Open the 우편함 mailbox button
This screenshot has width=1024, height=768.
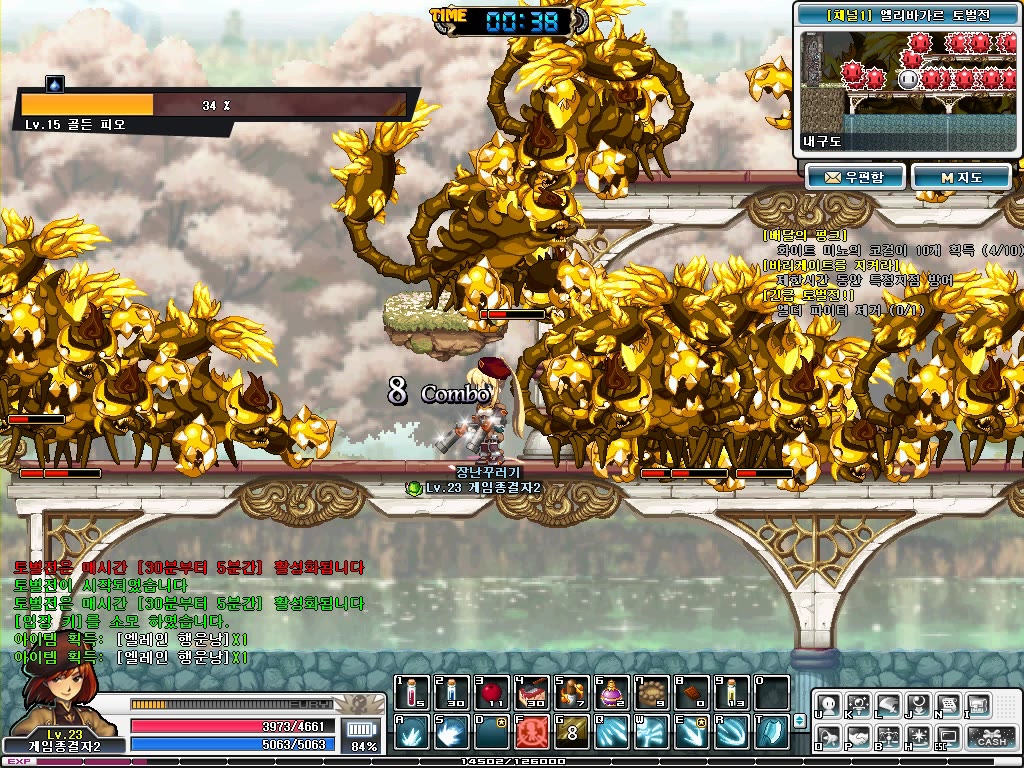coord(855,177)
